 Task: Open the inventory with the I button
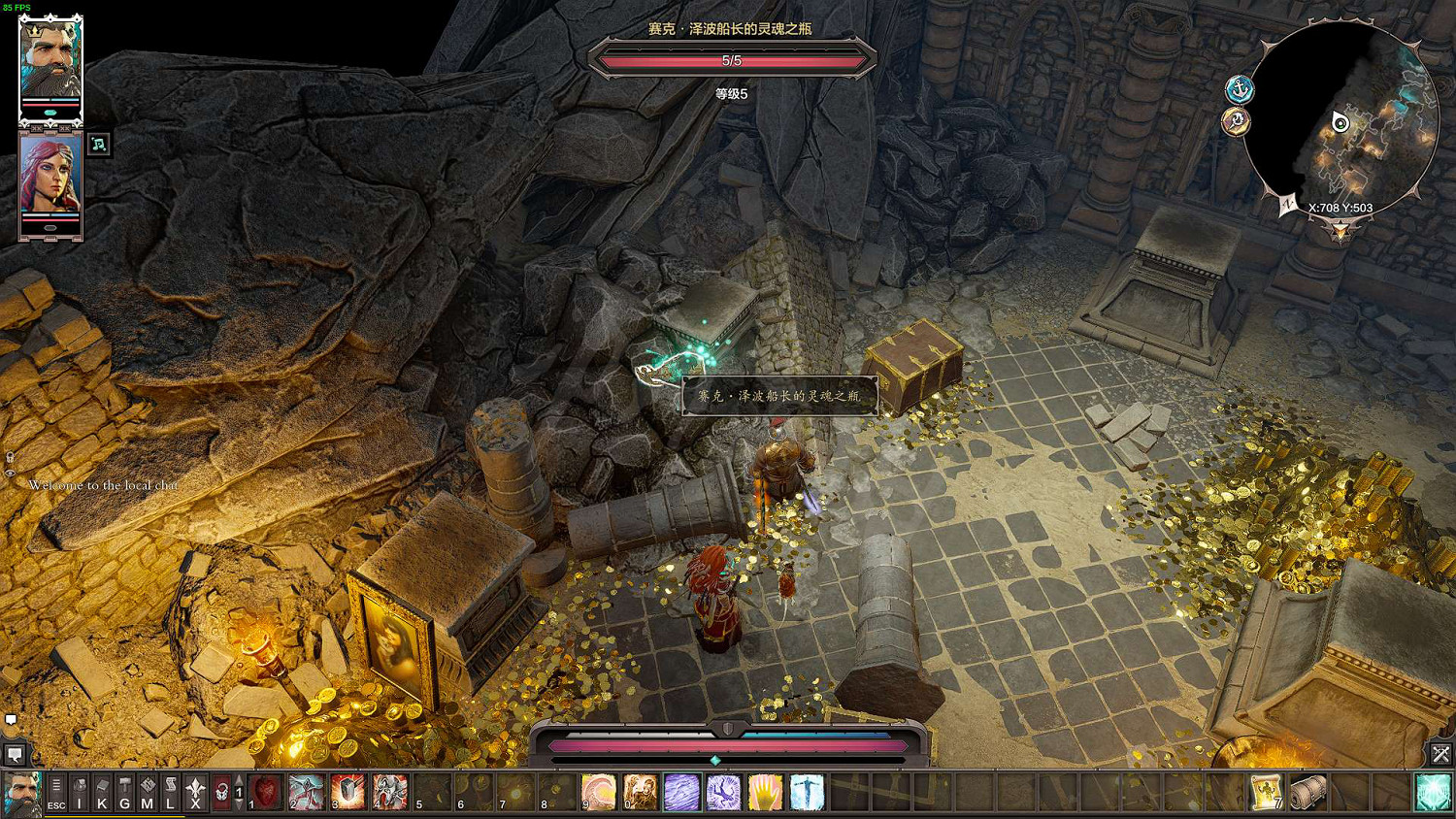point(80,792)
